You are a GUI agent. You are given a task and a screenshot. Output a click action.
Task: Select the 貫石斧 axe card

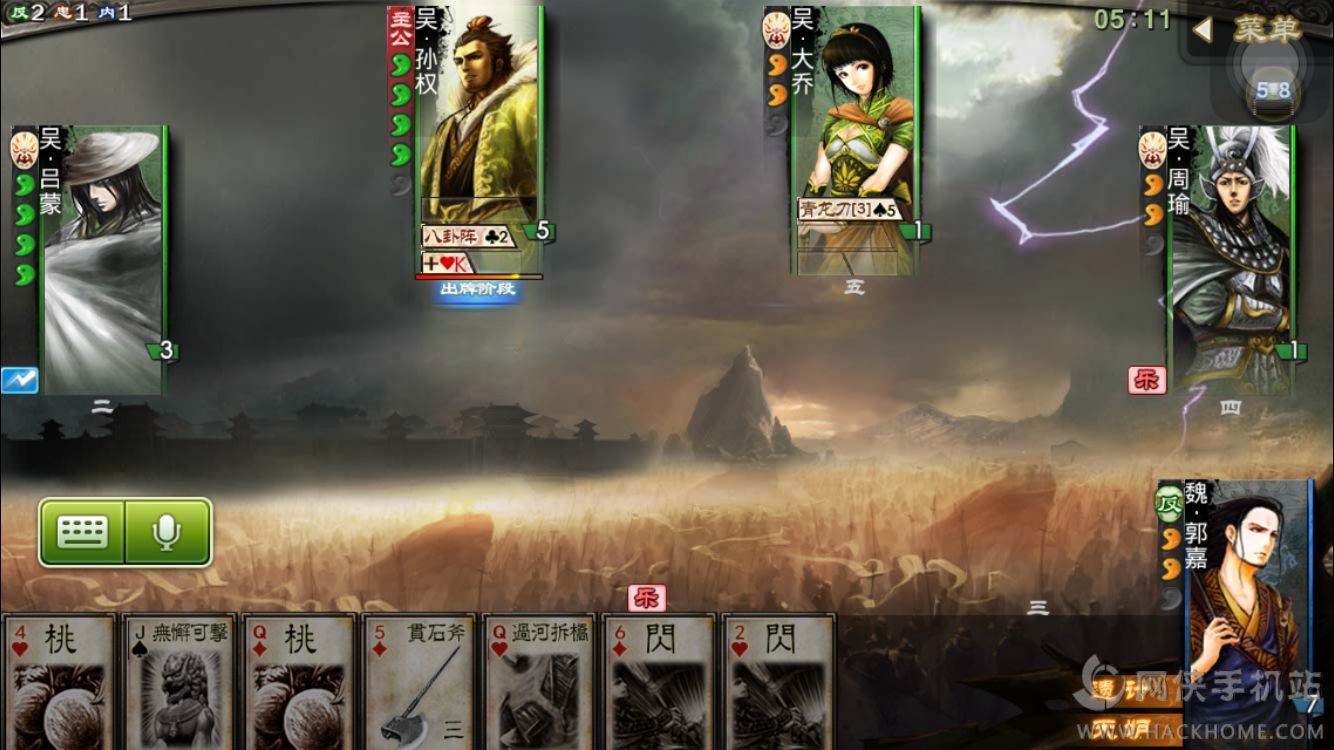point(419,682)
